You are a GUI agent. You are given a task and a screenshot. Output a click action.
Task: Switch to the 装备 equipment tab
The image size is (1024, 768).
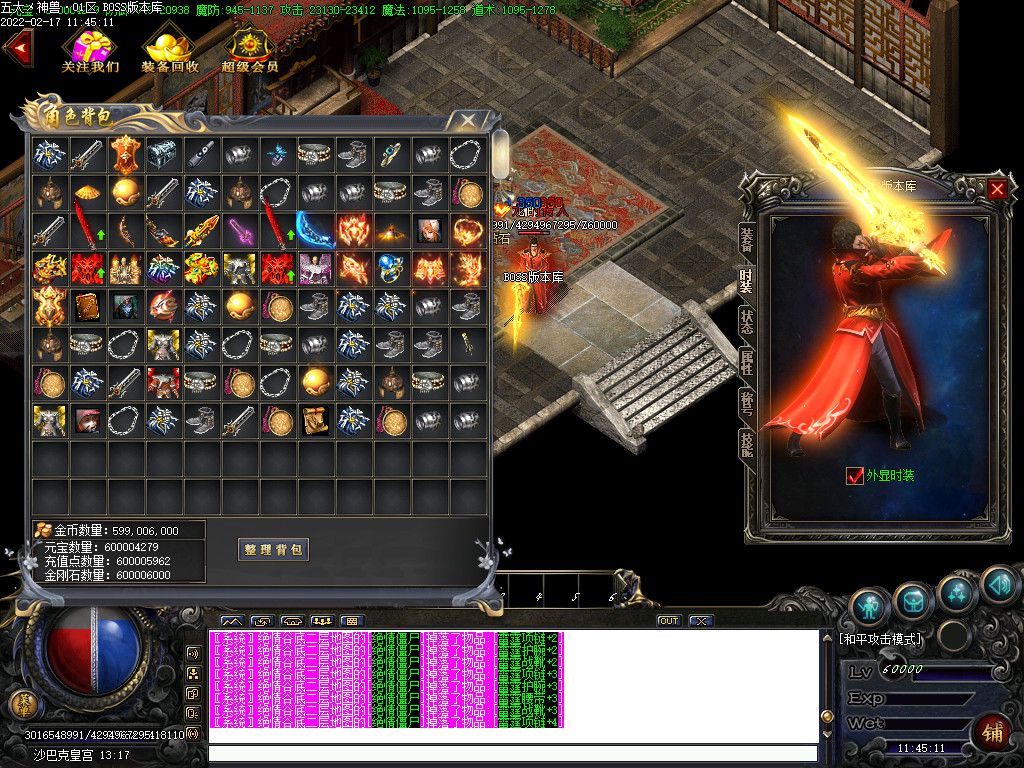click(747, 239)
